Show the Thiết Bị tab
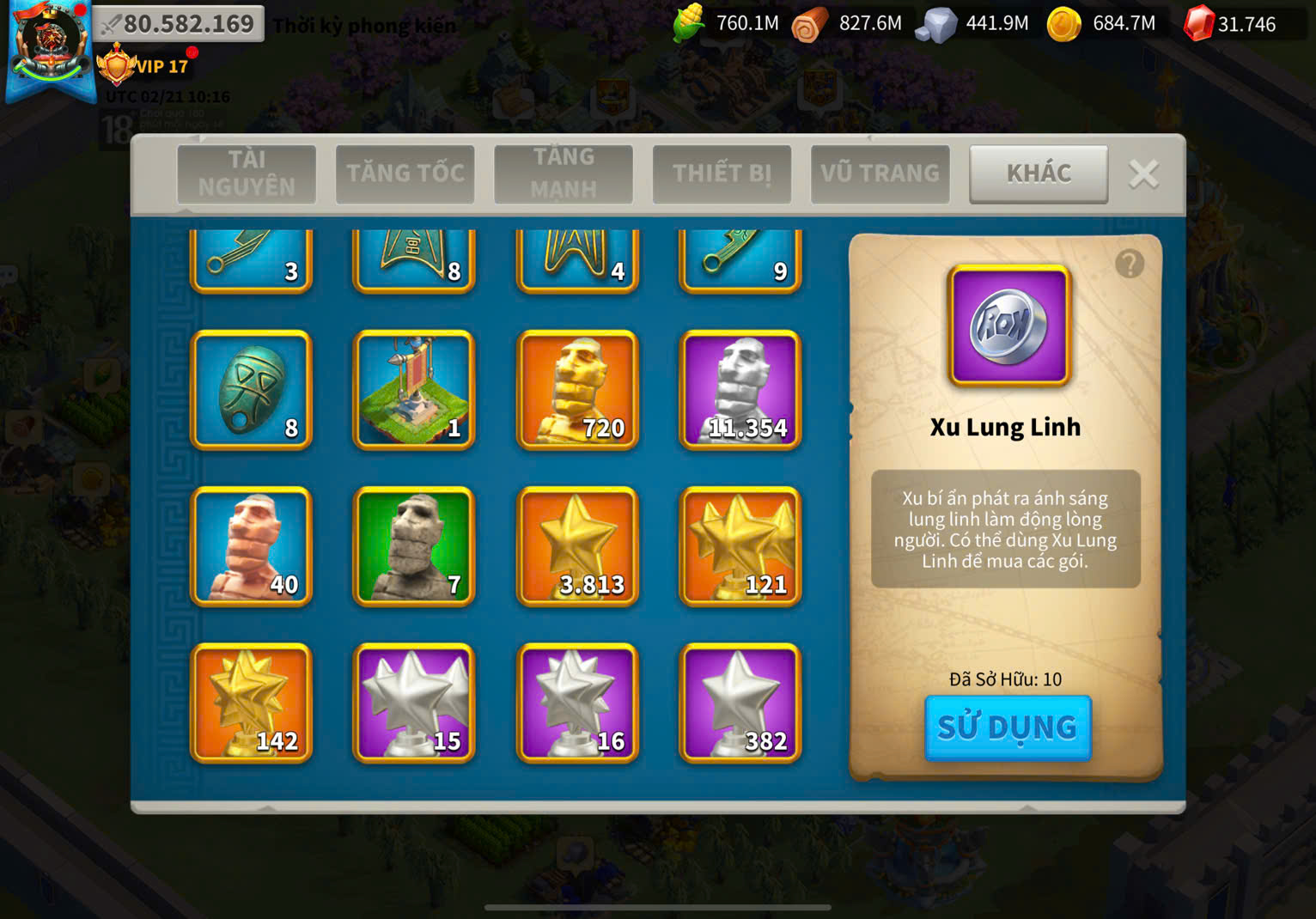Image resolution: width=1316 pixels, height=919 pixels. (722, 173)
